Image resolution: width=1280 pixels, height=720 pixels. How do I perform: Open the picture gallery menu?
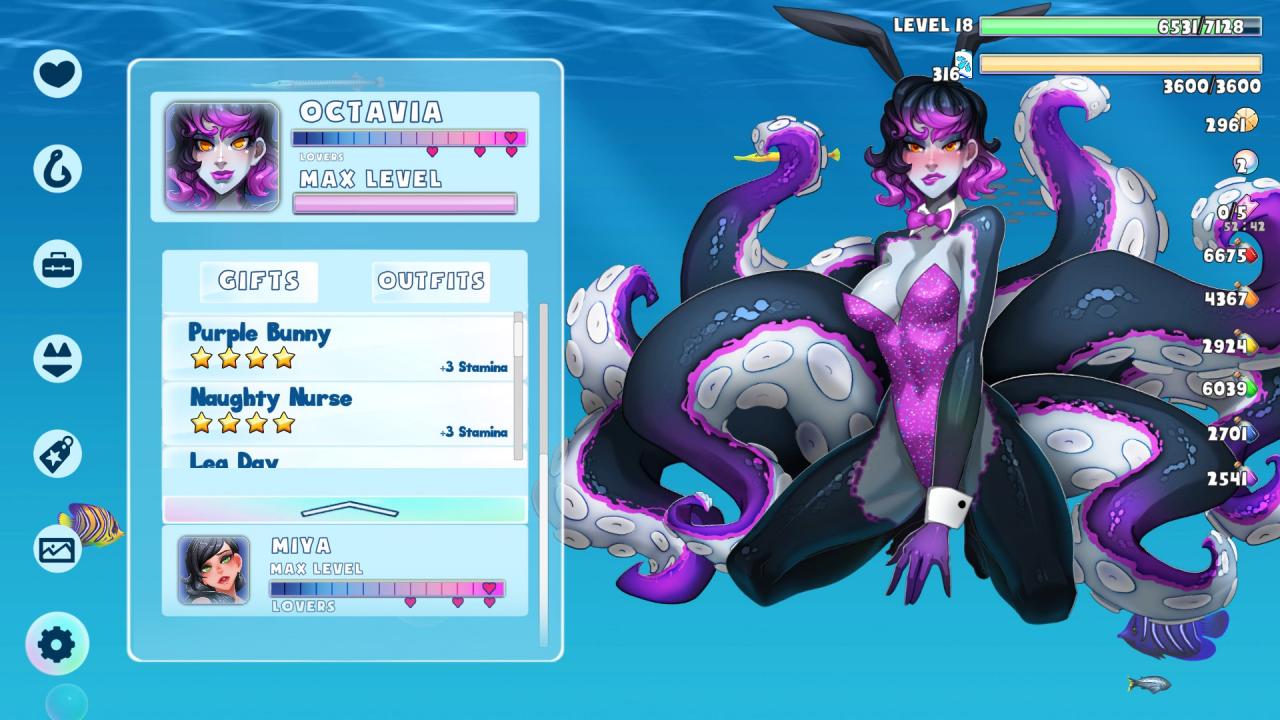point(58,548)
